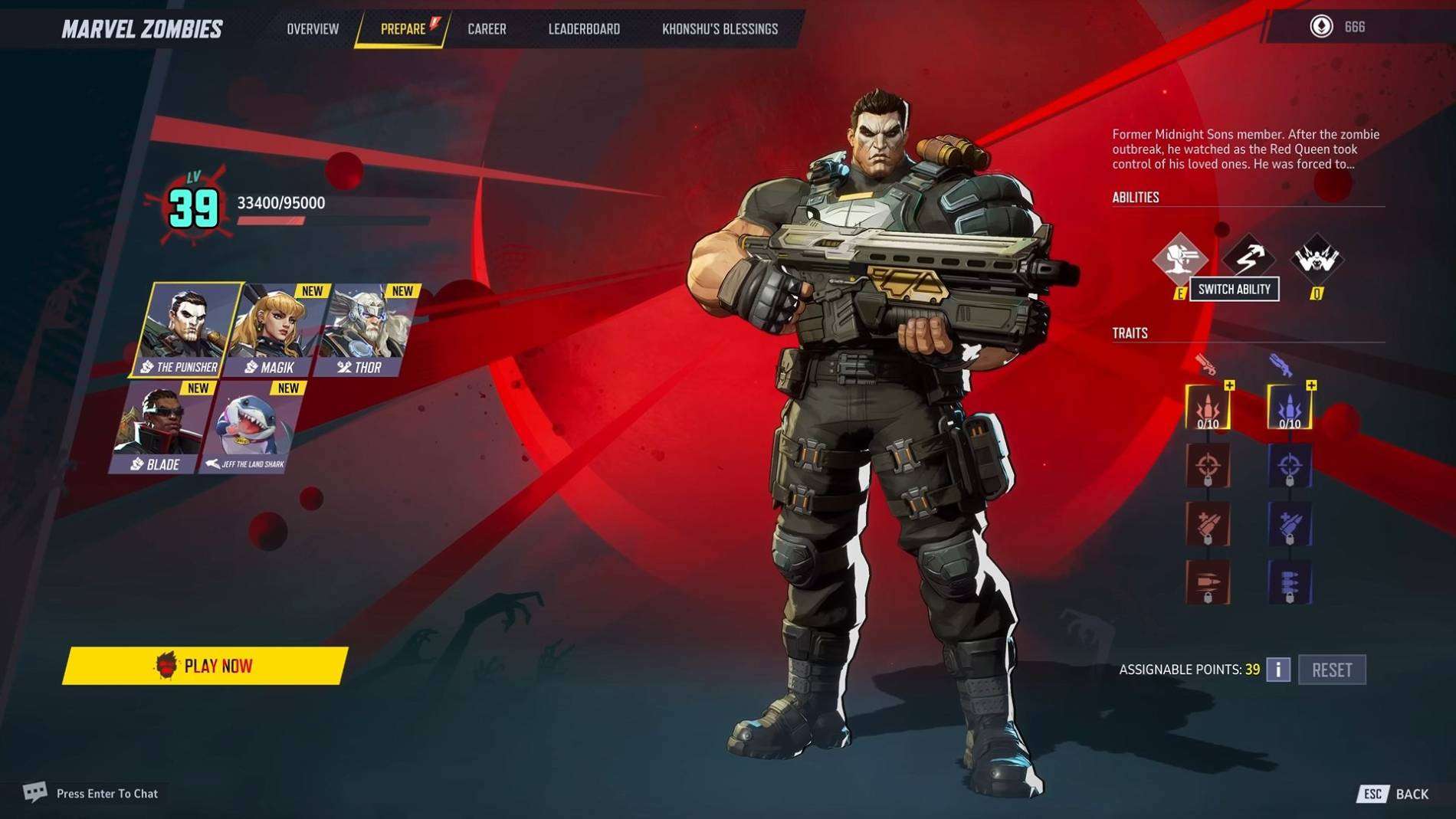Select the Thor hero tile
Image resolution: width=1456 pixels, height=819 pixels.
pyautogui.click(x=366, y=331)
